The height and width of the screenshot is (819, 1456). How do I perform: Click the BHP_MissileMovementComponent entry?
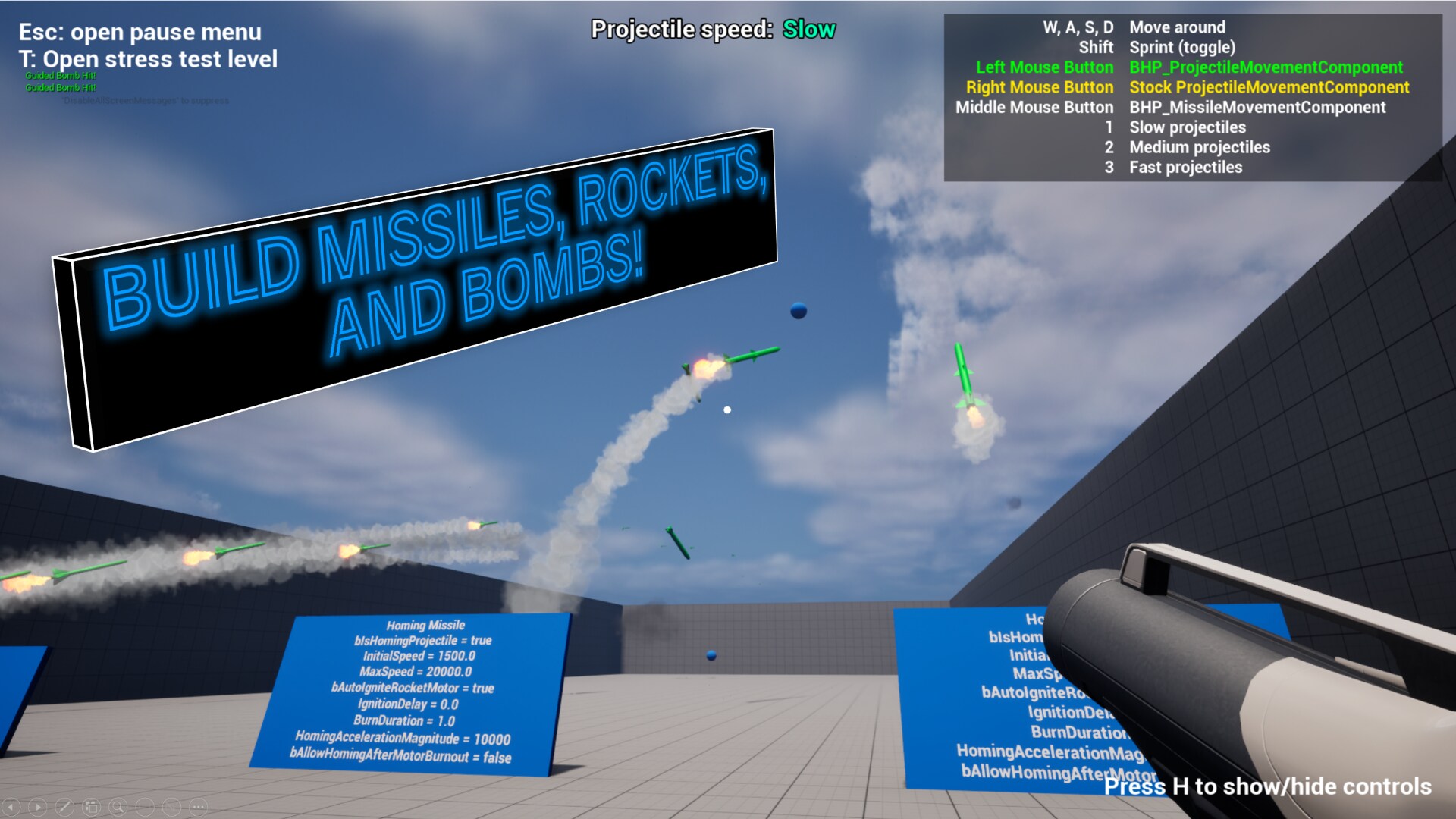[x=1257, y=107]
